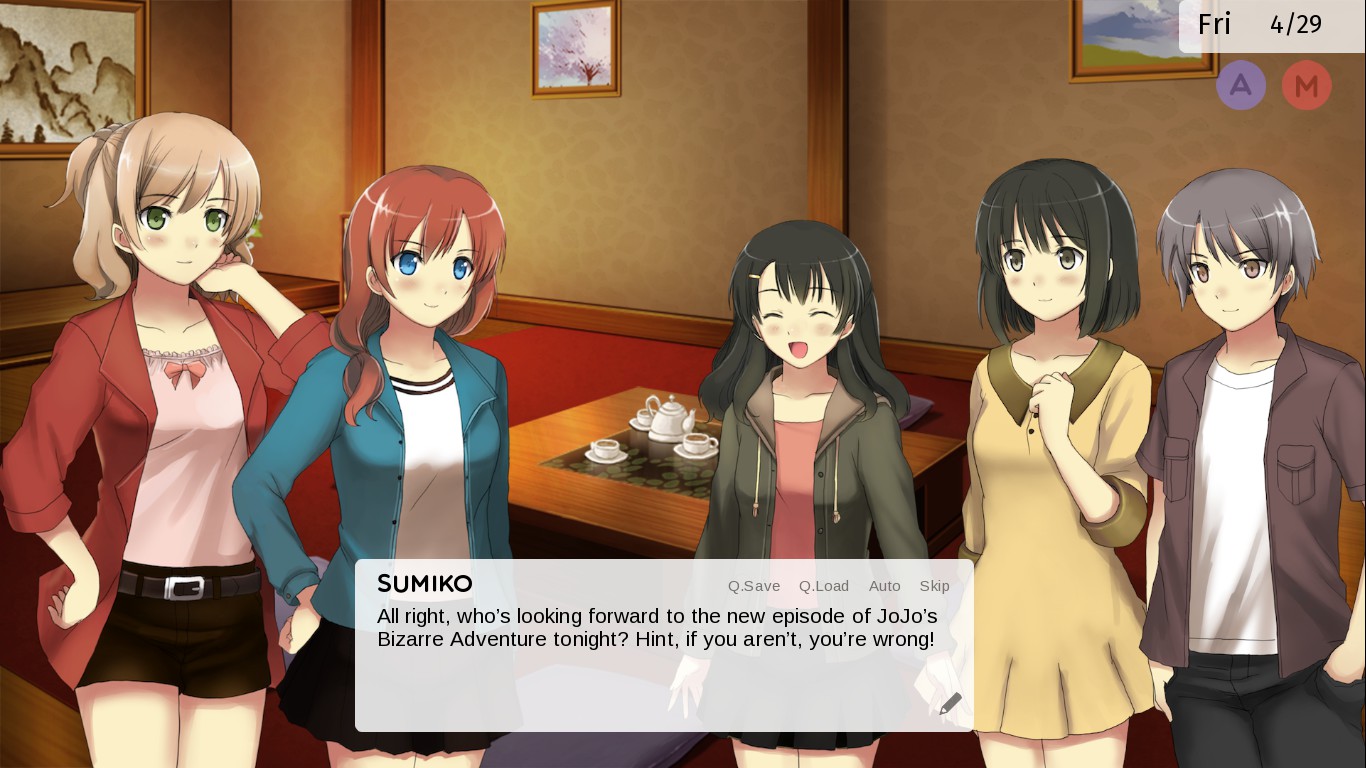Click the Auto menu entry above the dialogue
This screenshot has height=768, width=1366.
coord(884,586)
